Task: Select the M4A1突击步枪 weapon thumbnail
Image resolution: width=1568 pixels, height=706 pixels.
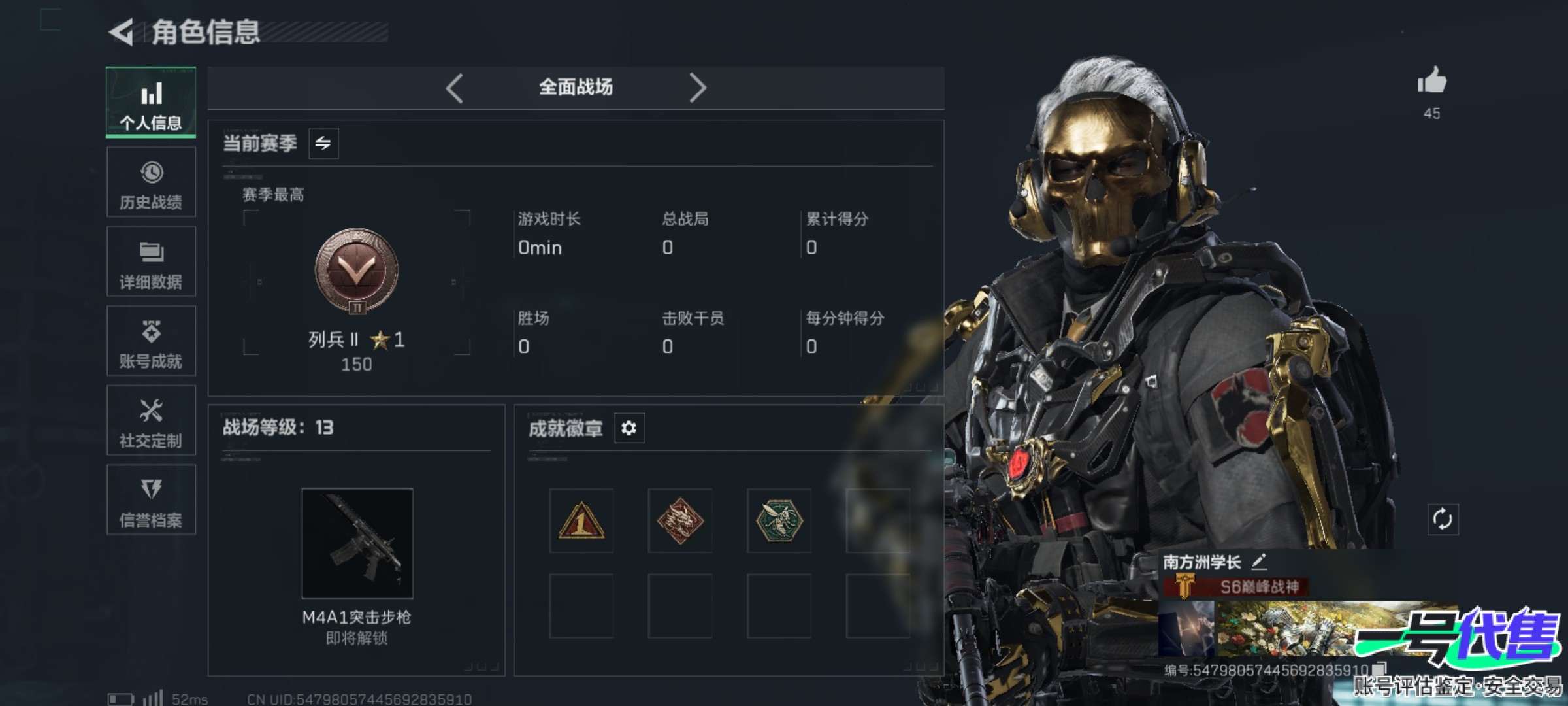Action: pos(357,543)
